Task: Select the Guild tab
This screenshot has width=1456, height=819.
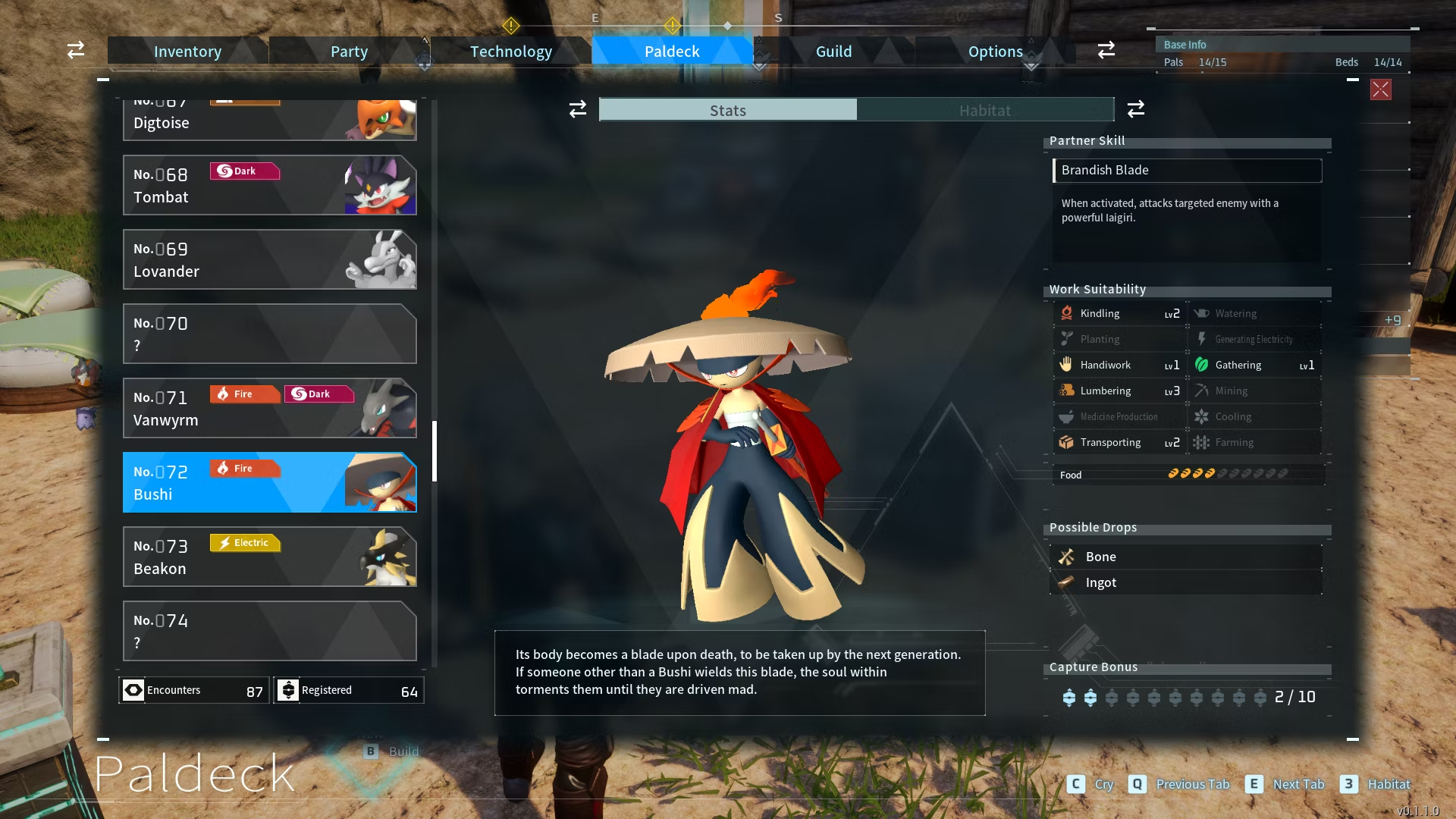Action: coord(833,52)
